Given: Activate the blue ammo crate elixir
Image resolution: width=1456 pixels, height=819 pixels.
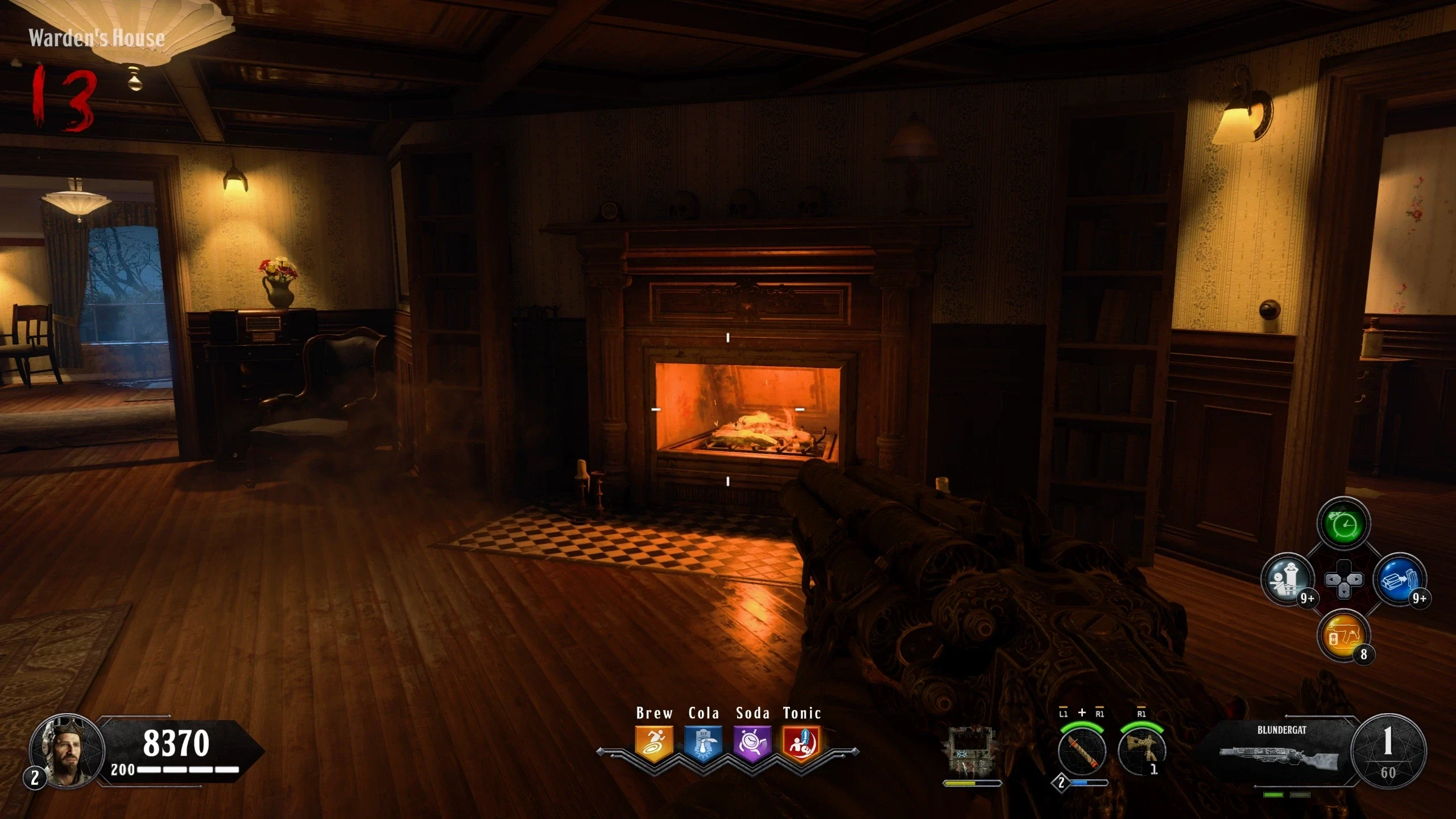Looking at the screenshot, I should click(x=1399, y=580).
